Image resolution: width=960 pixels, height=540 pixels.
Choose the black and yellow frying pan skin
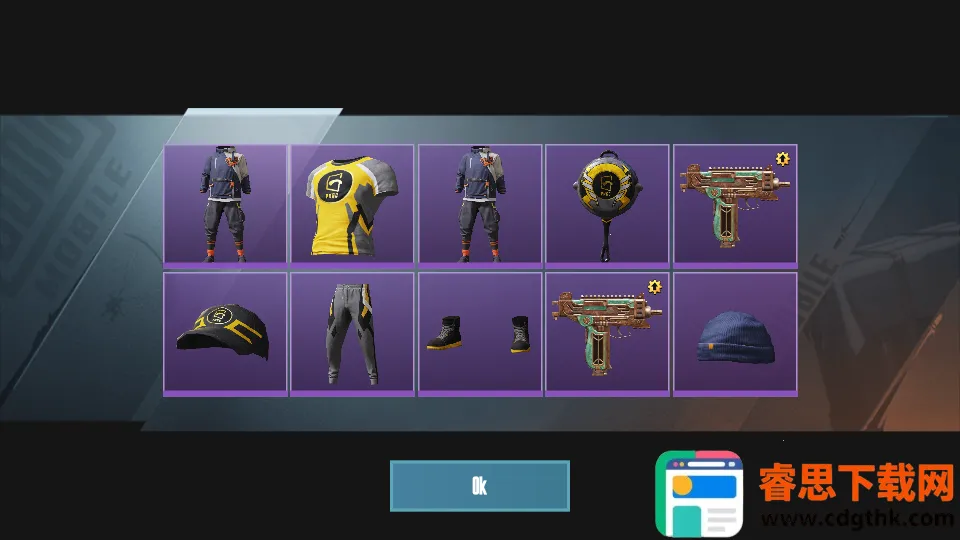click(607, 205)
